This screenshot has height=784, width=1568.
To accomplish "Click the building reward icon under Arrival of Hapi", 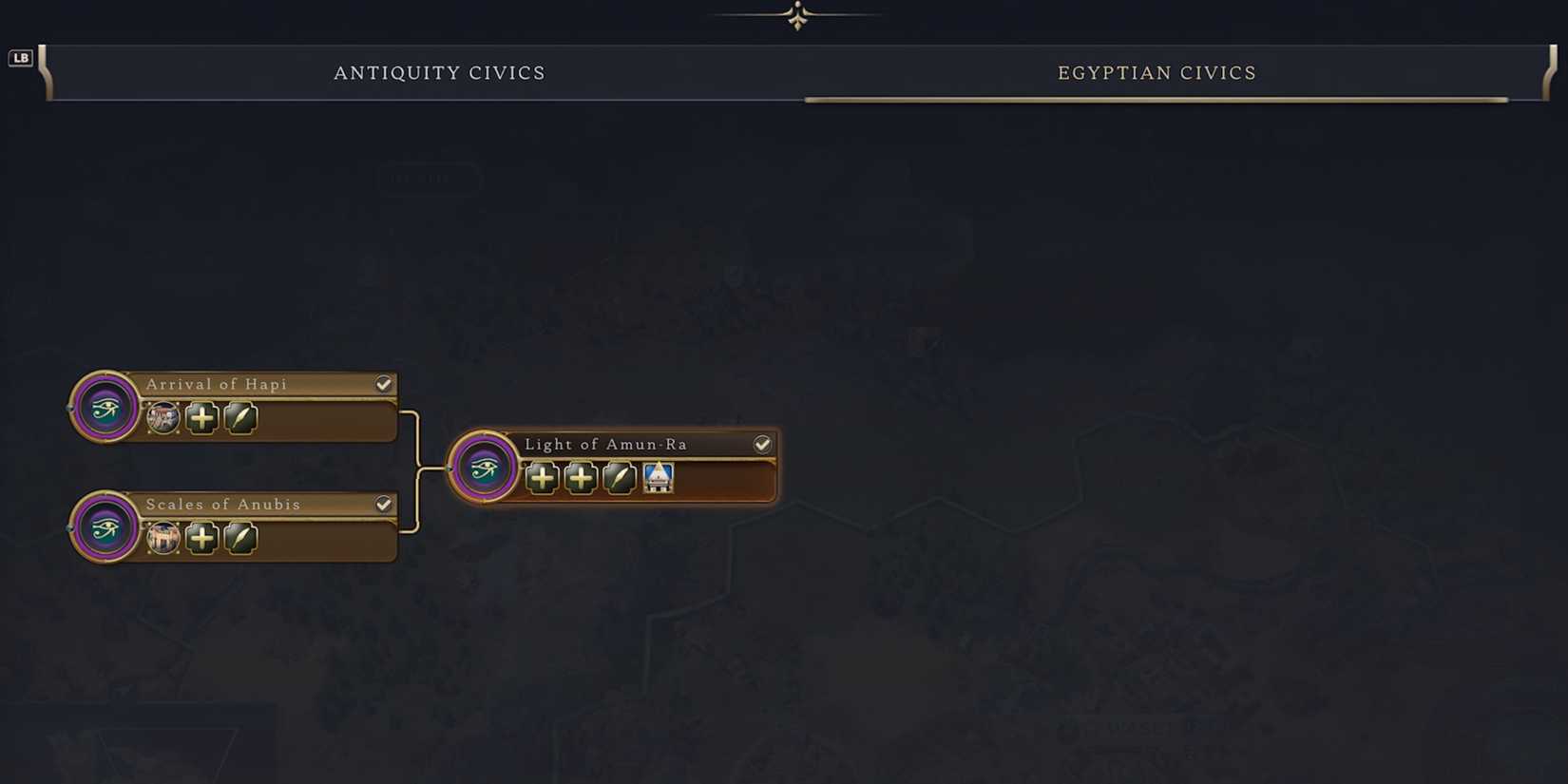I will click(163, 419).
